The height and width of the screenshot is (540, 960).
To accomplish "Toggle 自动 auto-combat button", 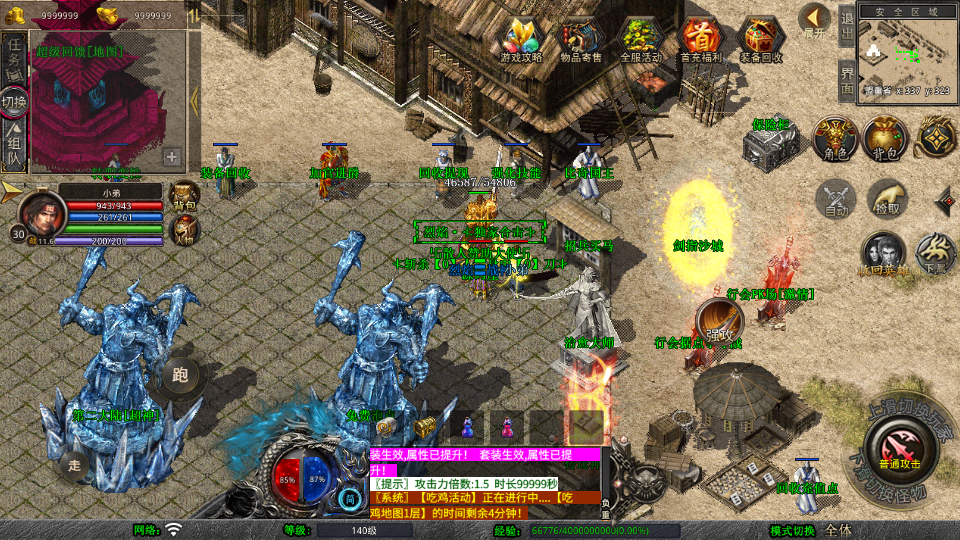I will tap(835, 199).
